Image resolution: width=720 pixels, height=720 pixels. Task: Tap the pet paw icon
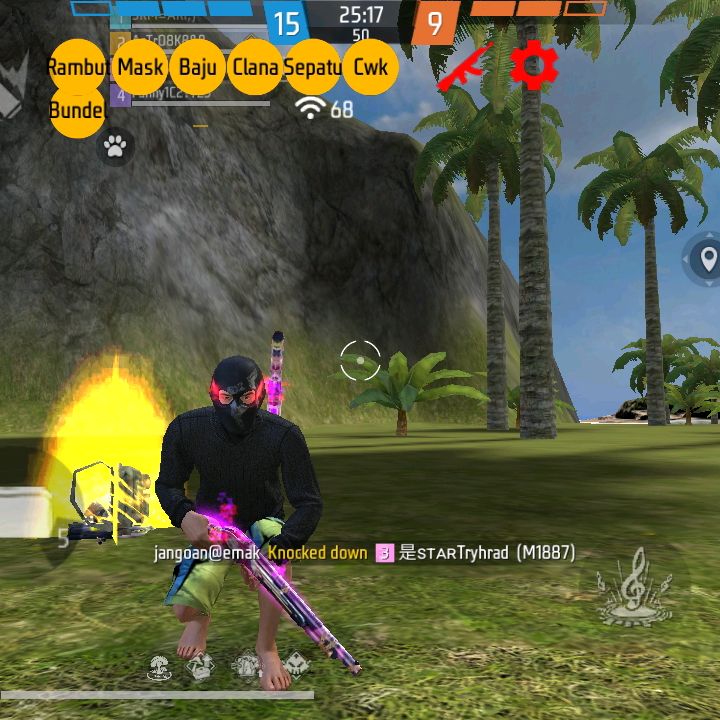[115, 148]
